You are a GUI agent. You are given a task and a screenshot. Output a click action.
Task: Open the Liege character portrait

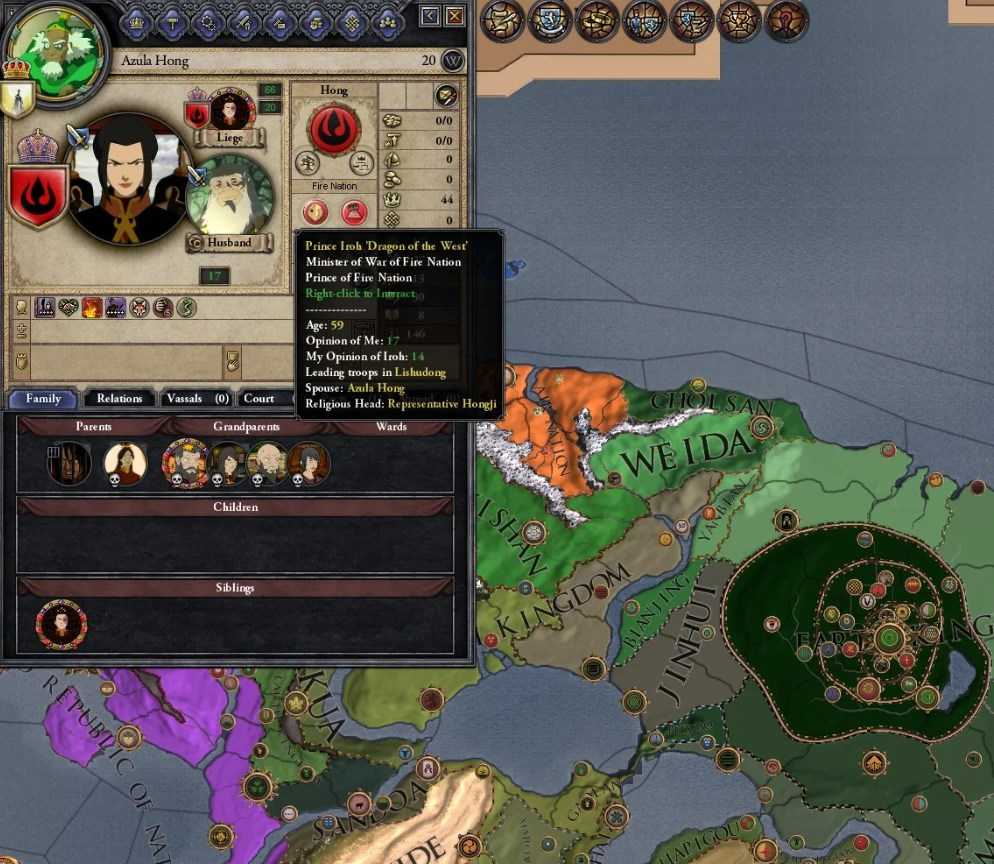tap(230, 111)
